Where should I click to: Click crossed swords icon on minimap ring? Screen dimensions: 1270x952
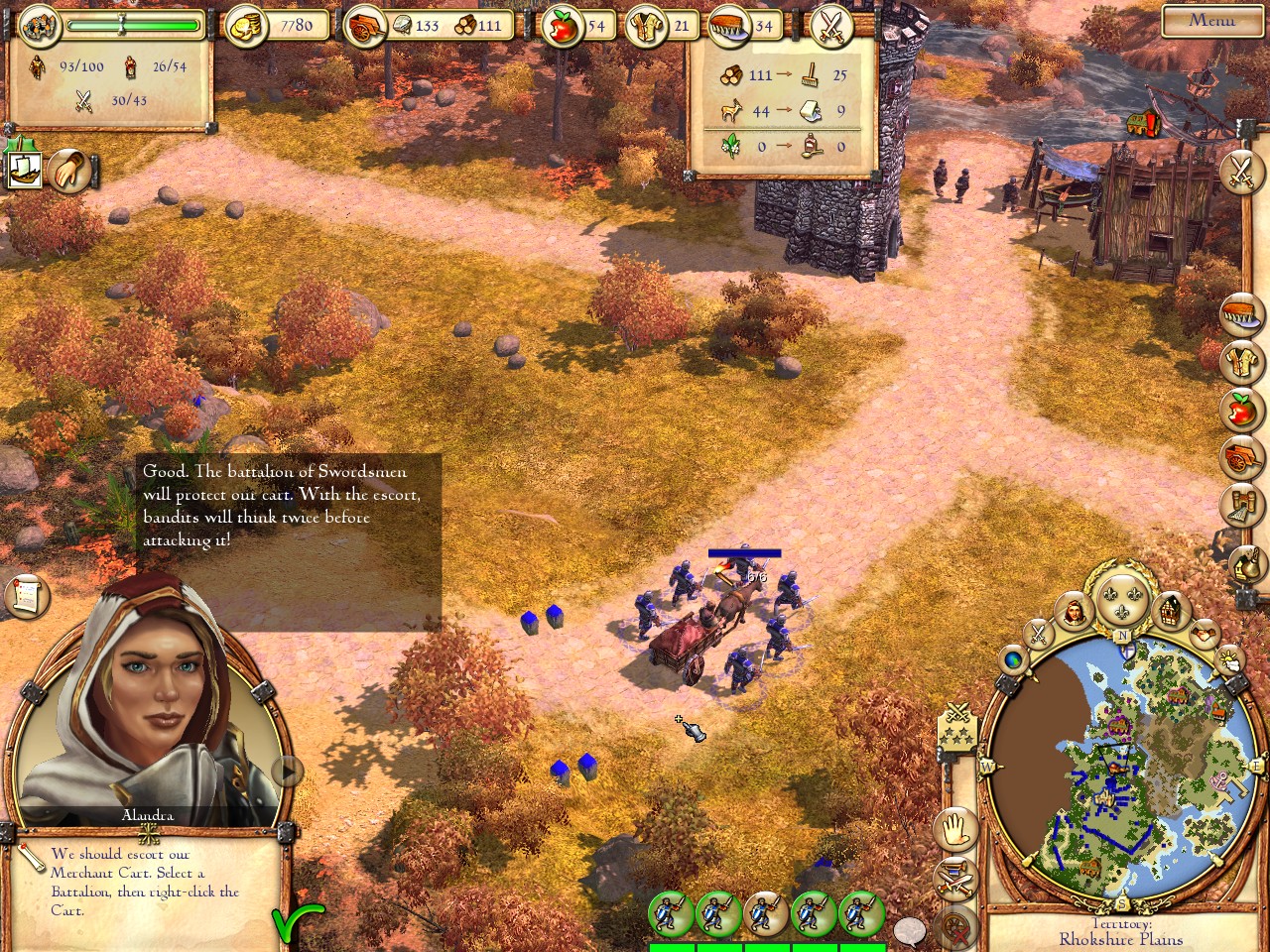1038,632
